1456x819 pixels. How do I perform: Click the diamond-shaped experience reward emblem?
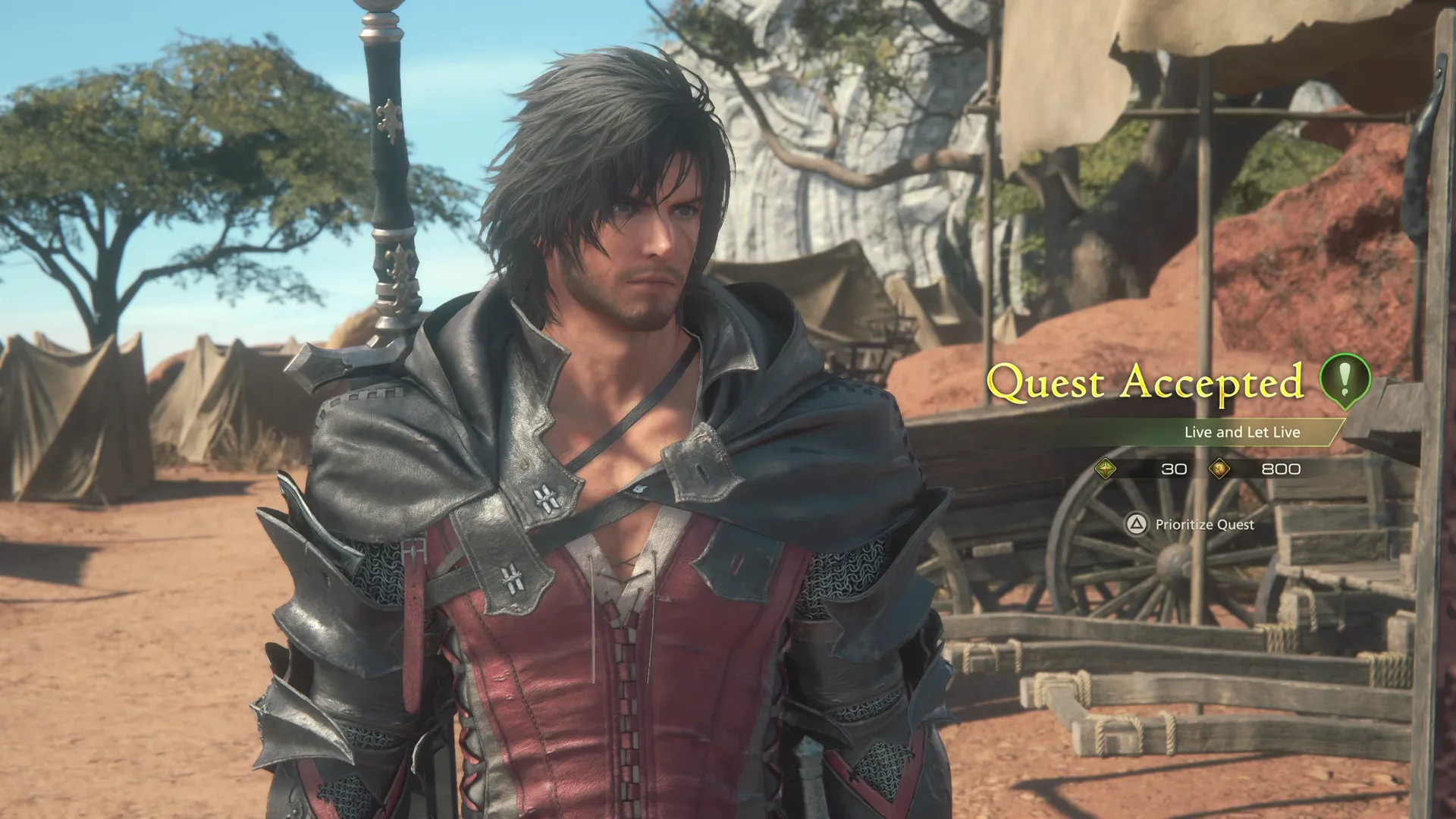point(1106,469)
